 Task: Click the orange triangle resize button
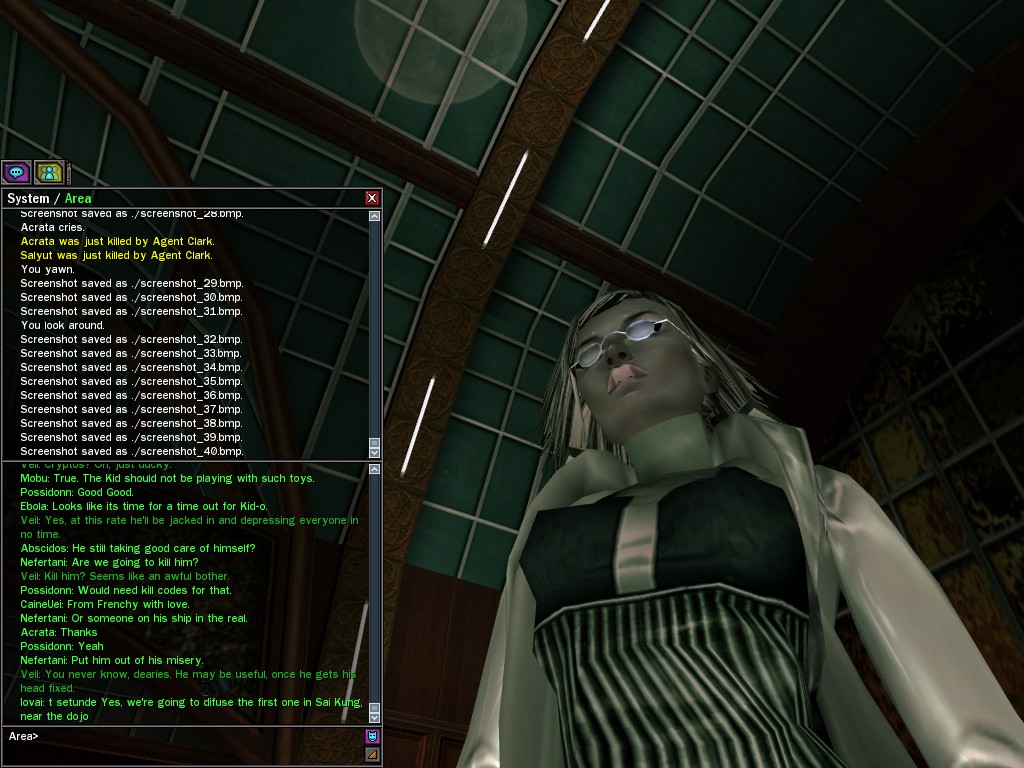click(373, 754)
